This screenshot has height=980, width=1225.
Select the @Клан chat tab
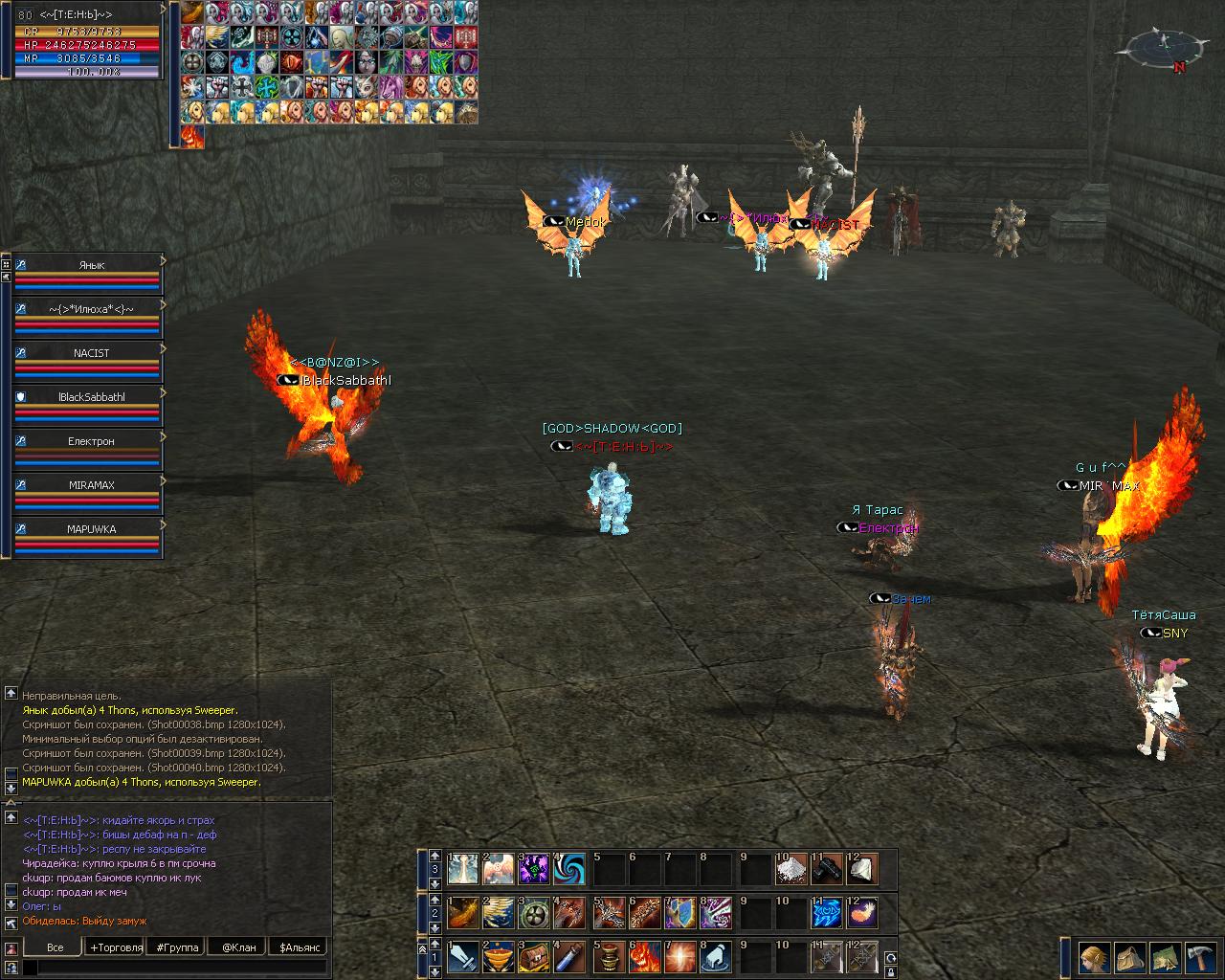pyautogui.click(x=238, y=947)
